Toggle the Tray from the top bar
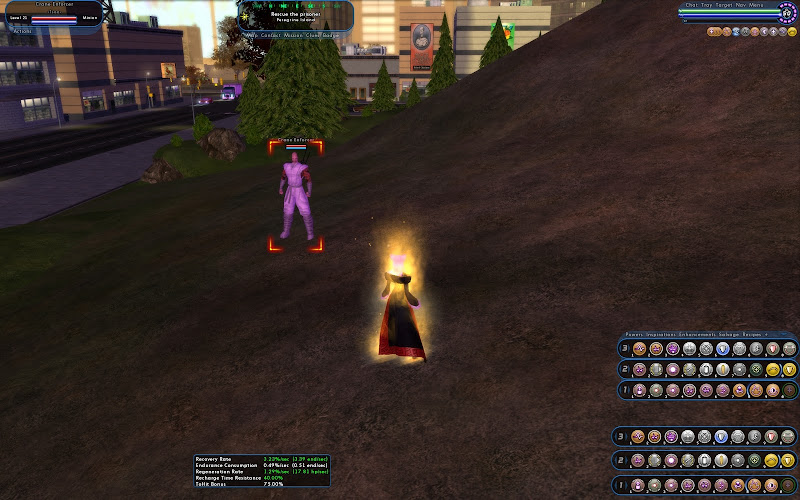The height and width of the screenshot is (500, 800). pos(707,5)
